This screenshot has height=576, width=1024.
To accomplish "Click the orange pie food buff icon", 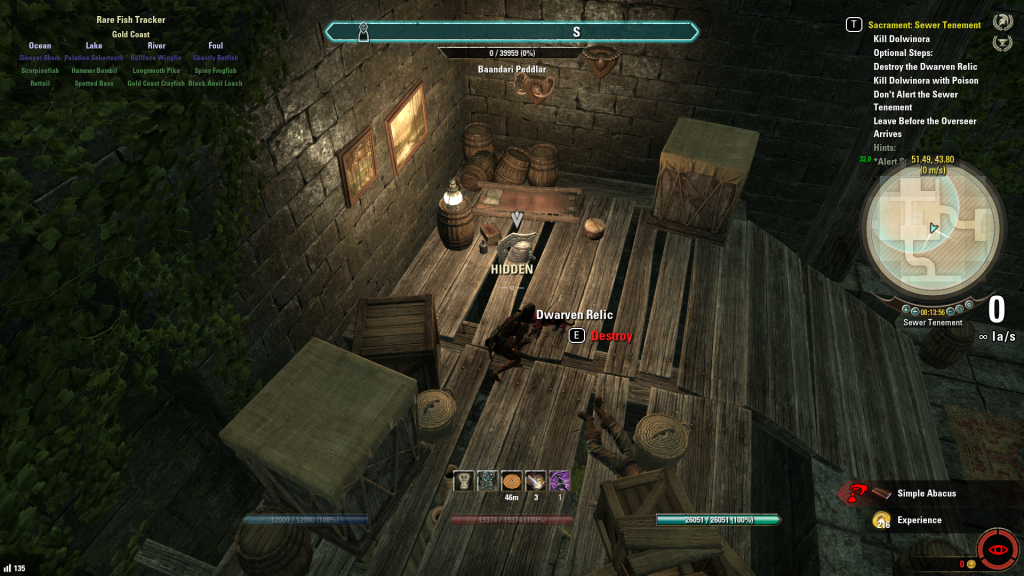I will [x=511, y=480].
